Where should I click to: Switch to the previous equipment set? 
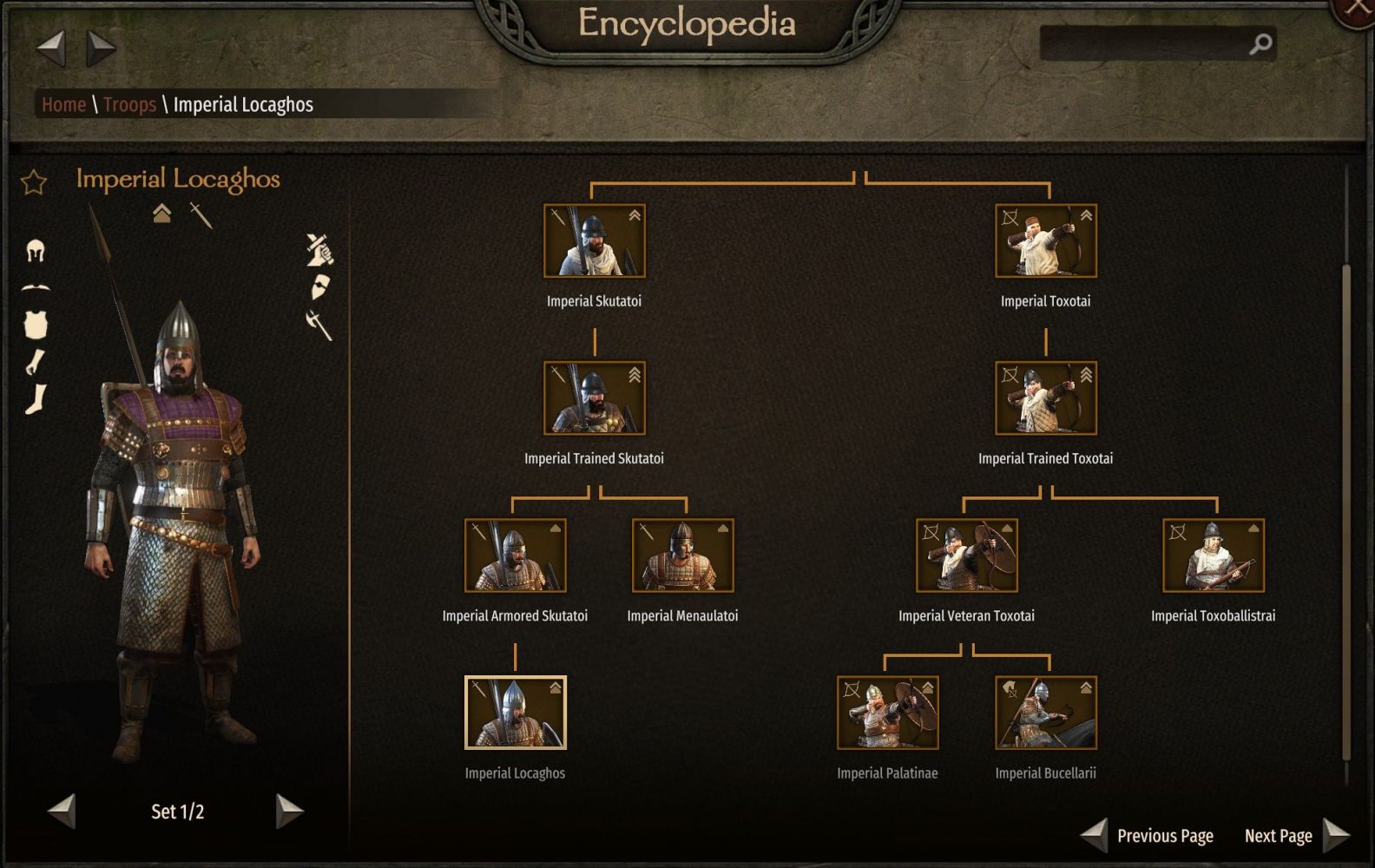click(62, 812)
